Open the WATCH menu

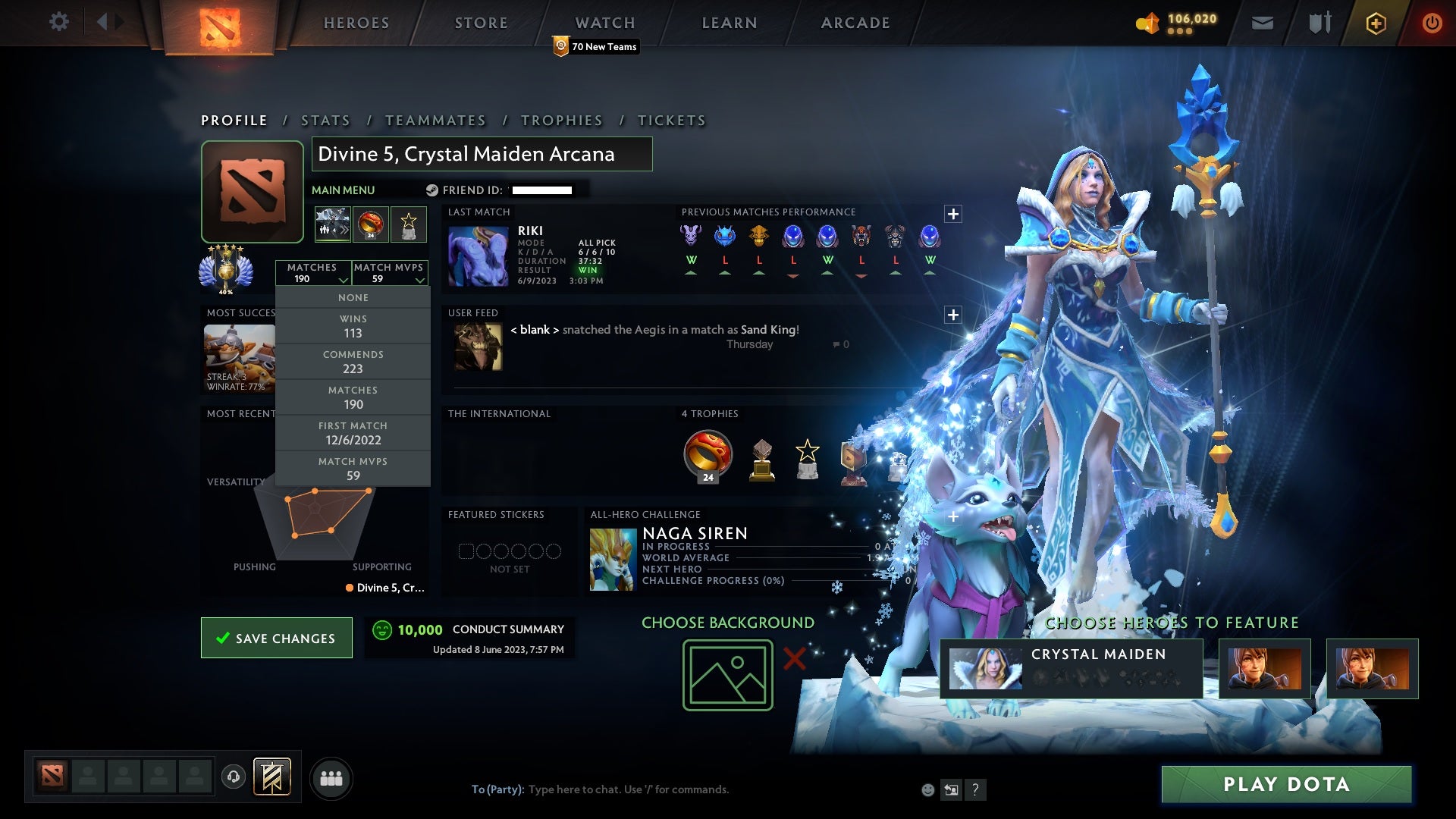604,22
